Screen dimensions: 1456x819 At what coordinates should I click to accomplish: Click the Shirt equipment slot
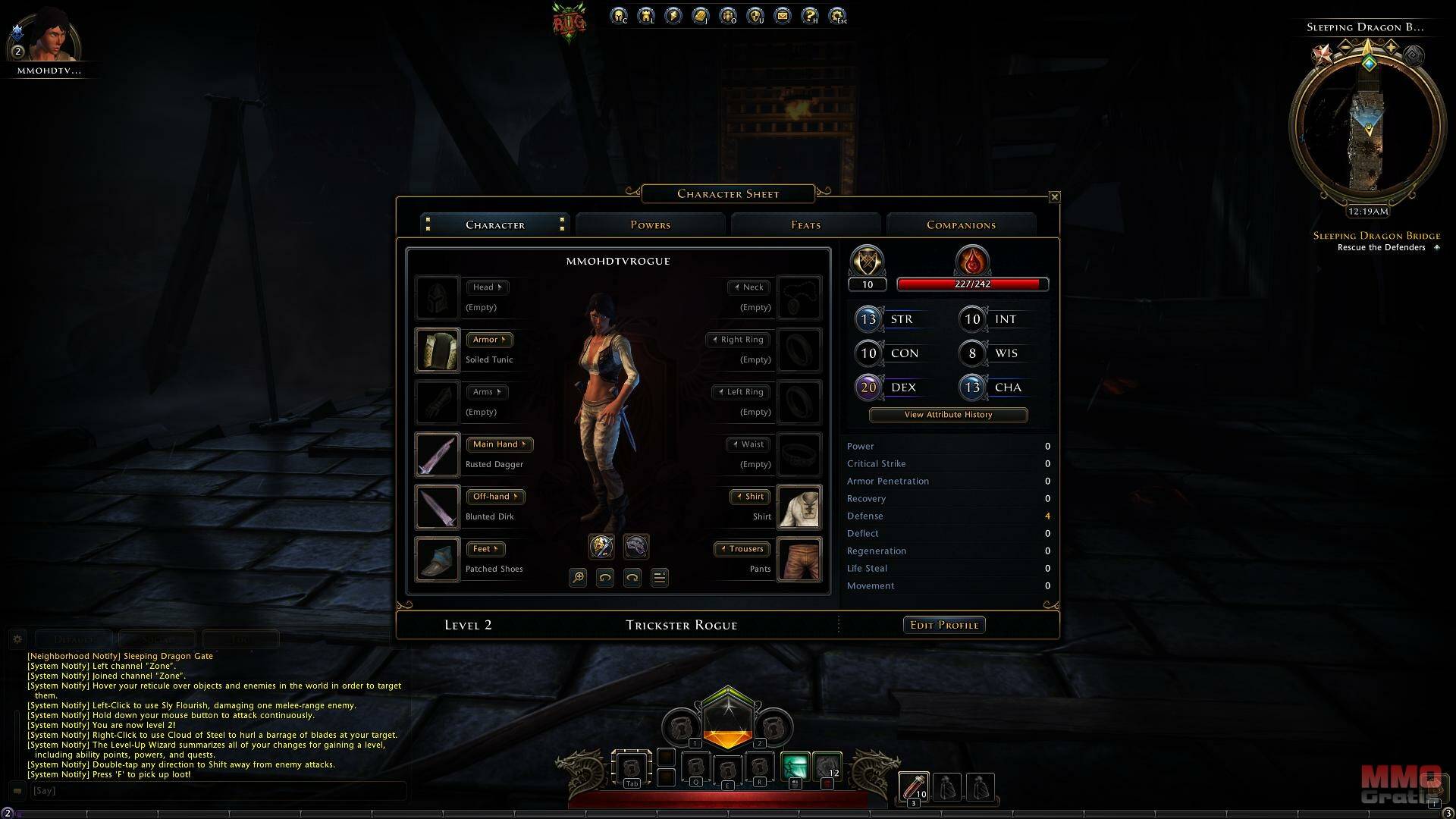[799, 507]
